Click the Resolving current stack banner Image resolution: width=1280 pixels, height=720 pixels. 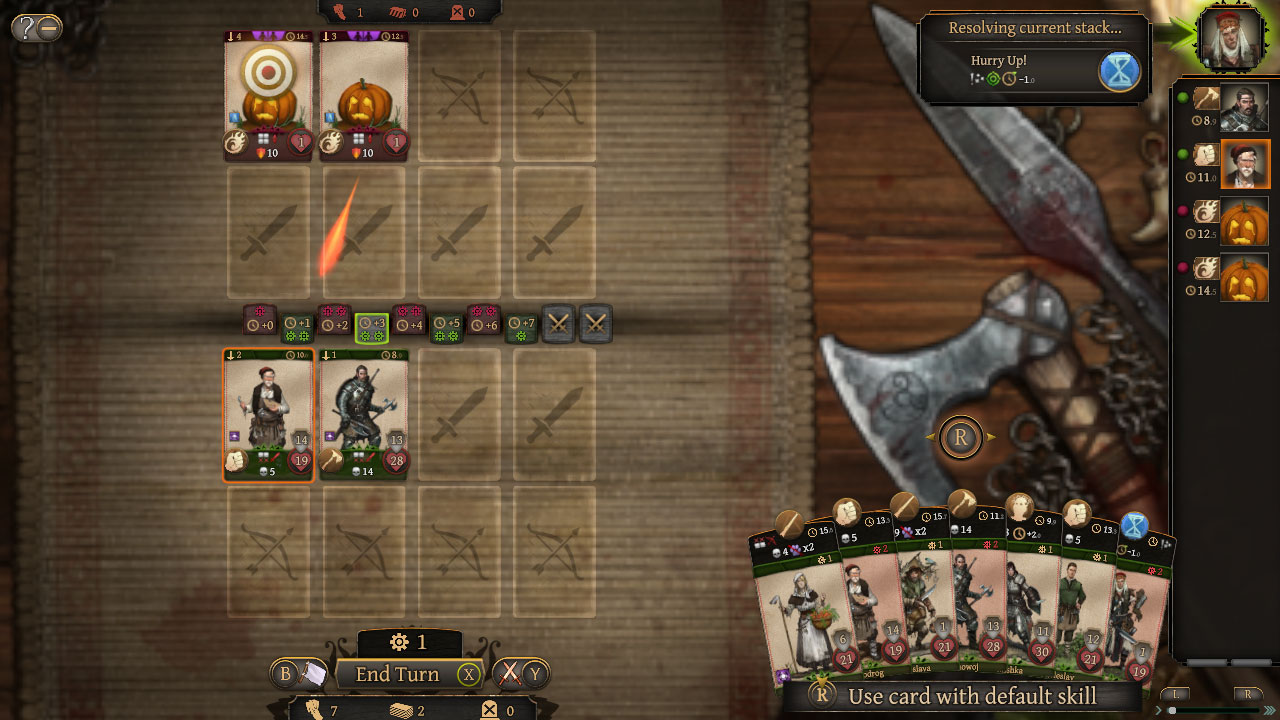[x=1035, y=27]
